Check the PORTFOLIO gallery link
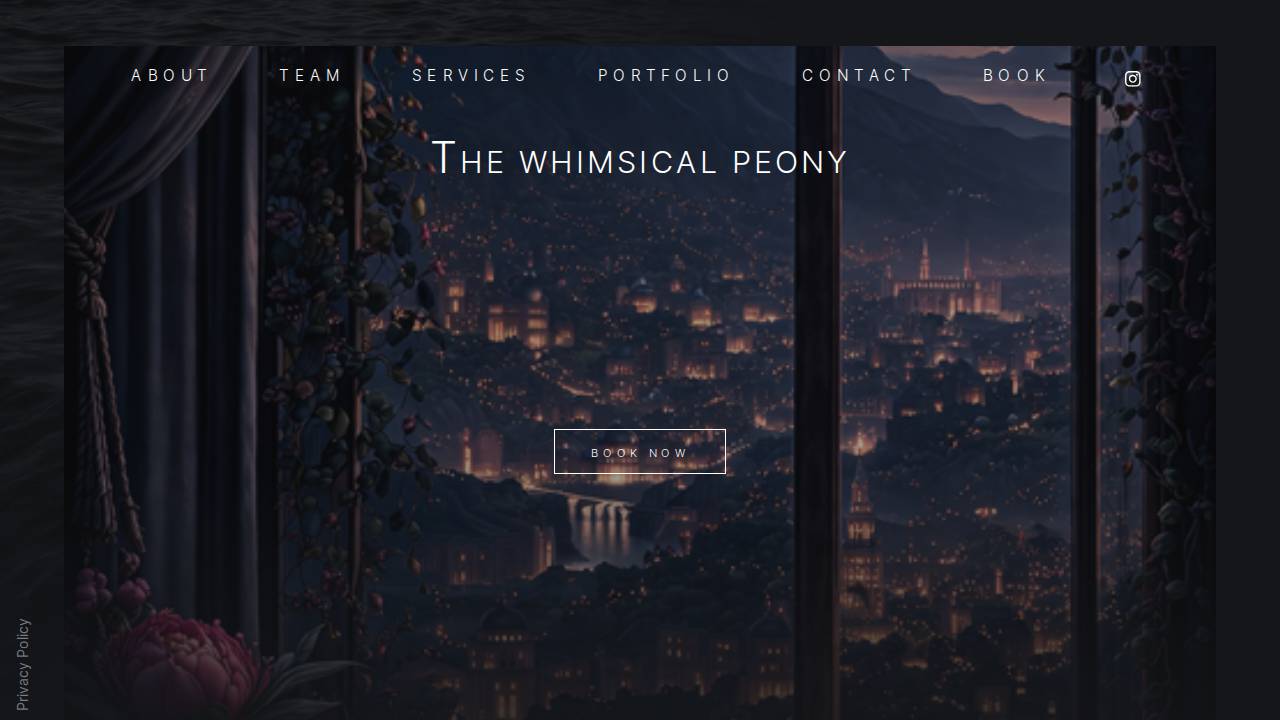Viewport: 1280px width, 720px height. point(664,75)
